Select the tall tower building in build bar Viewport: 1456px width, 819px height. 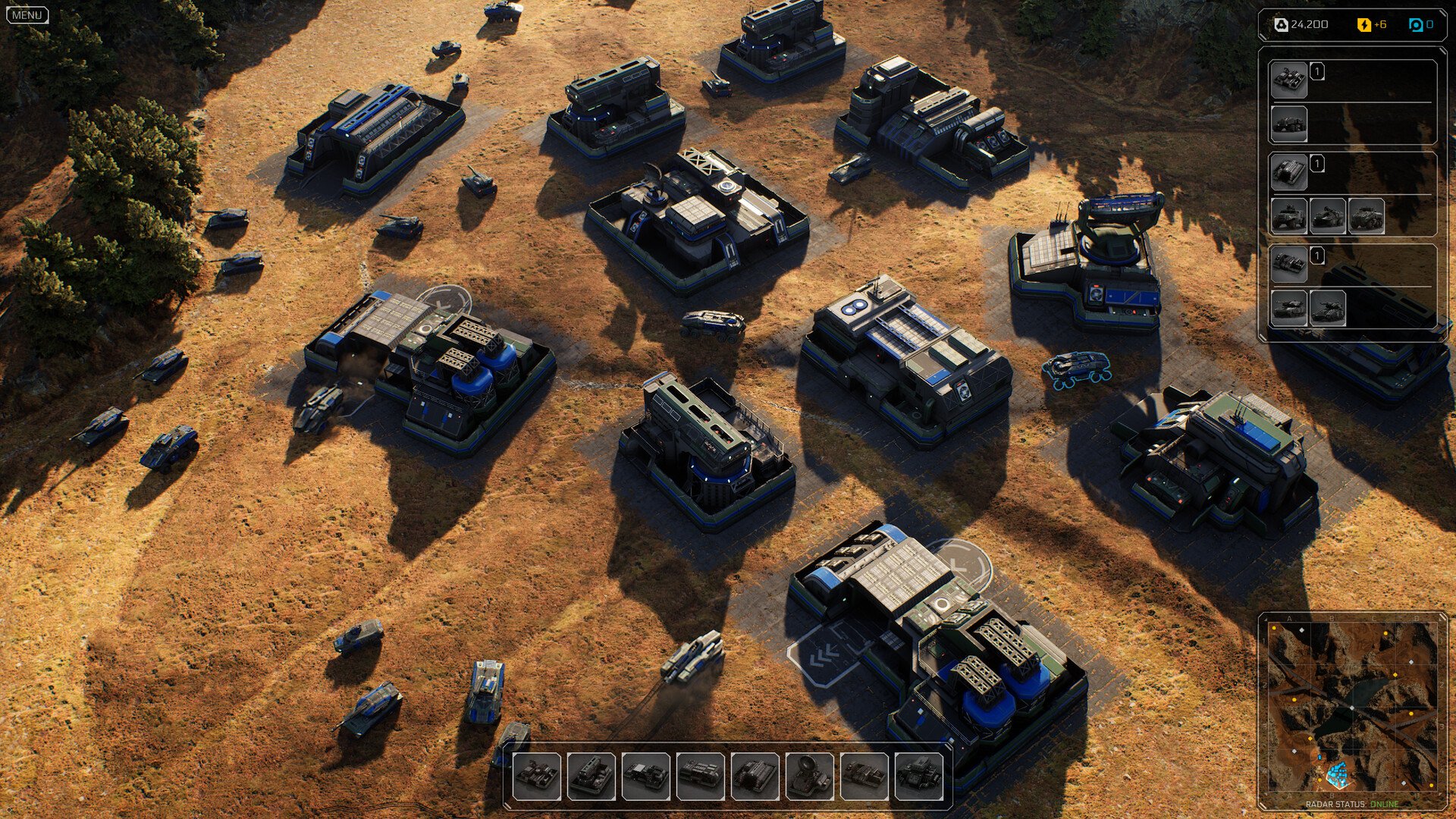pos(591,776)
